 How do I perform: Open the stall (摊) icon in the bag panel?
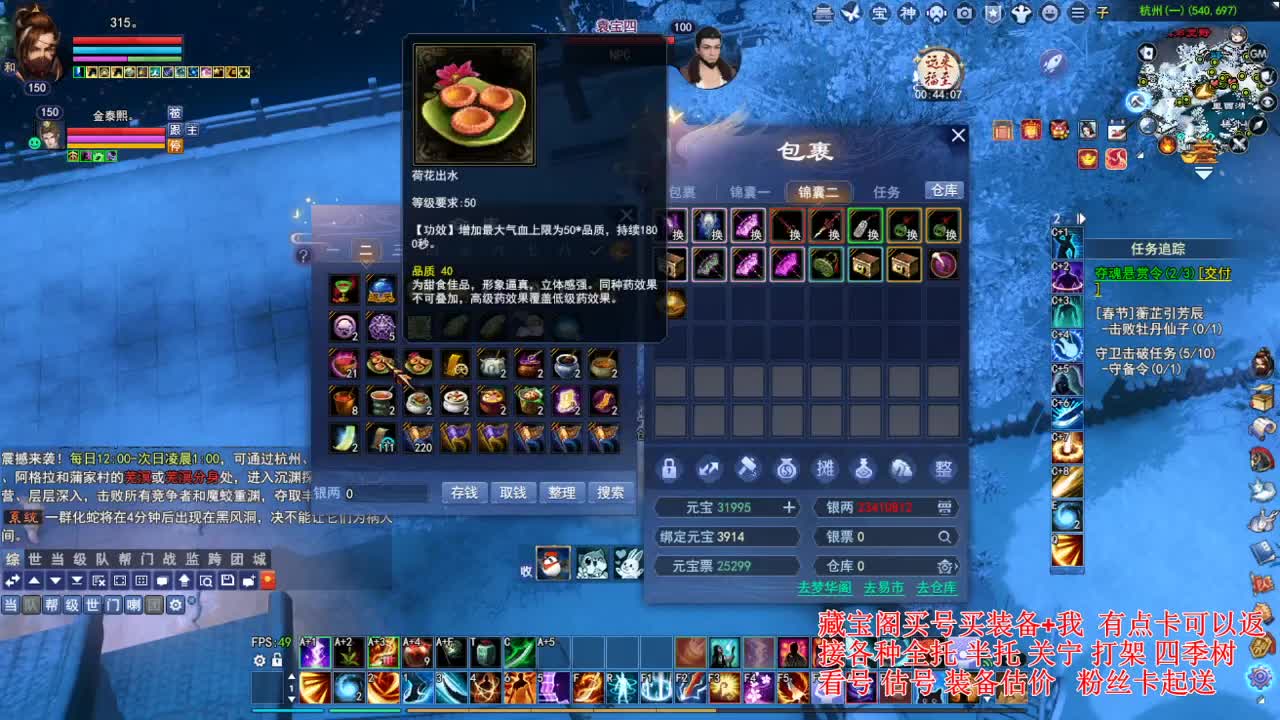(x=826, y=469)
